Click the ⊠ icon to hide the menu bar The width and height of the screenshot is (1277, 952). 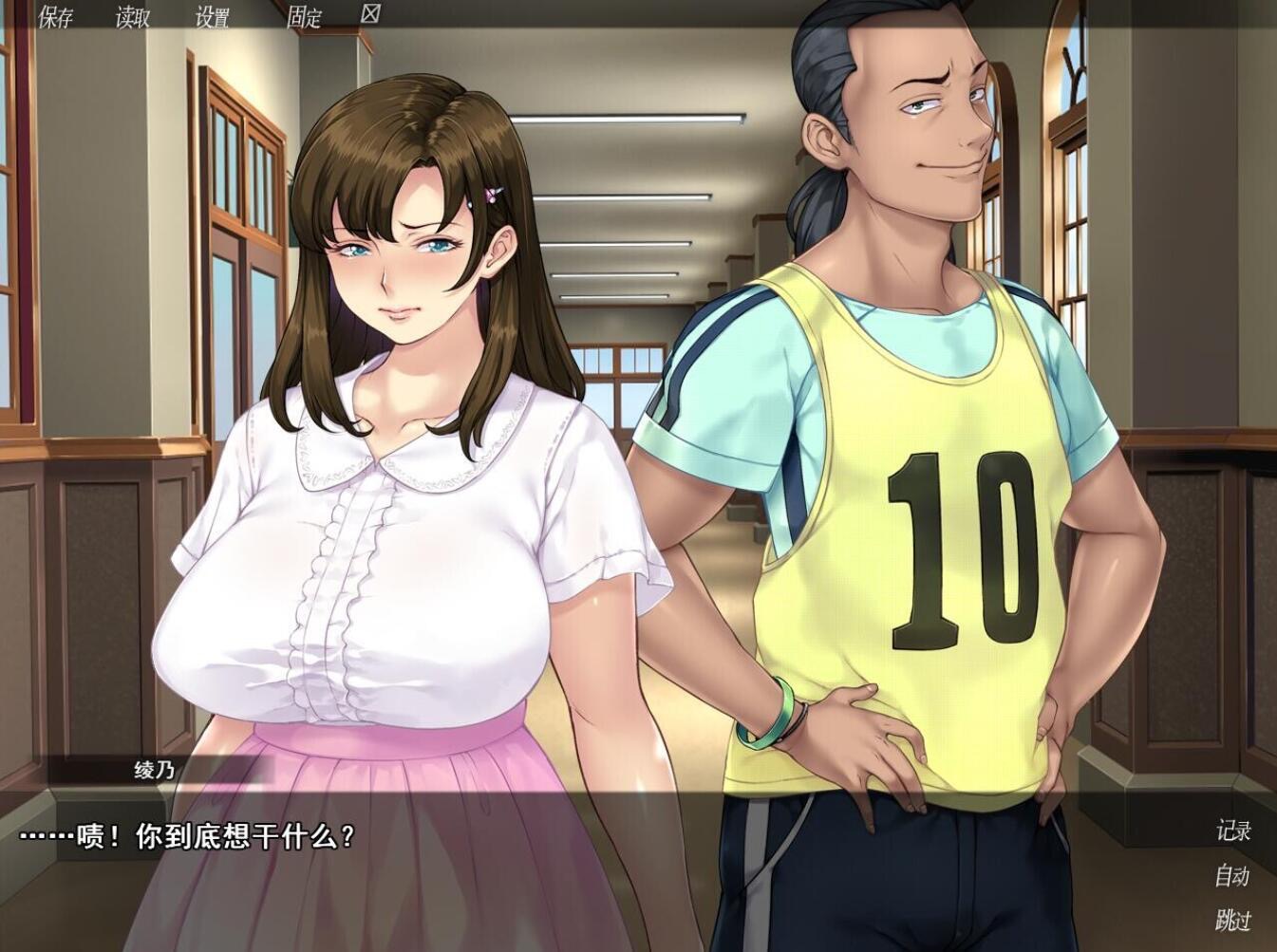coord(372,15)
